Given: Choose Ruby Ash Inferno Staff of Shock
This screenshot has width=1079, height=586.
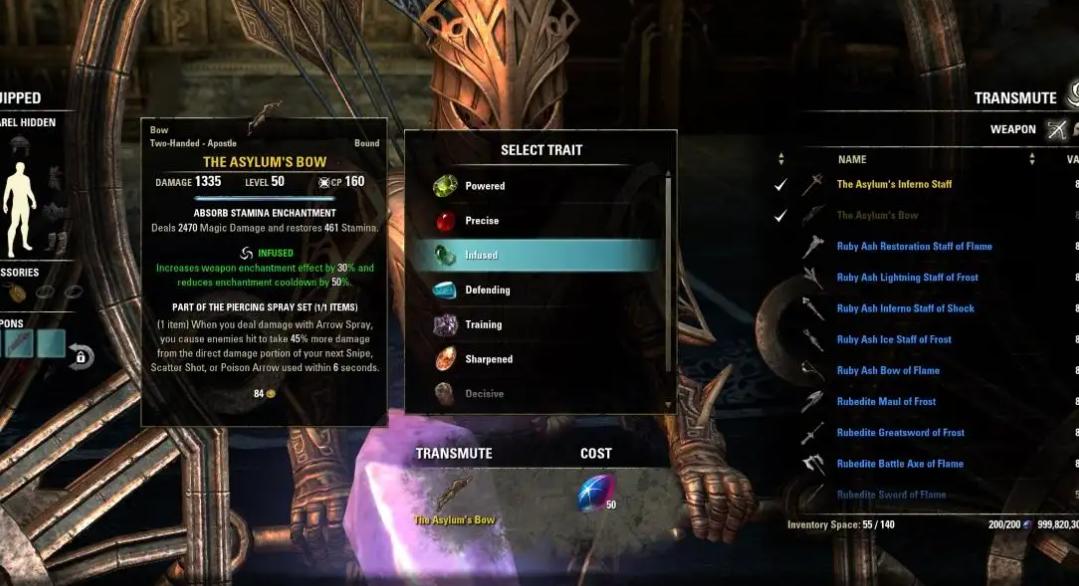Looking at the screenshot, I should (x=905, y=308).
